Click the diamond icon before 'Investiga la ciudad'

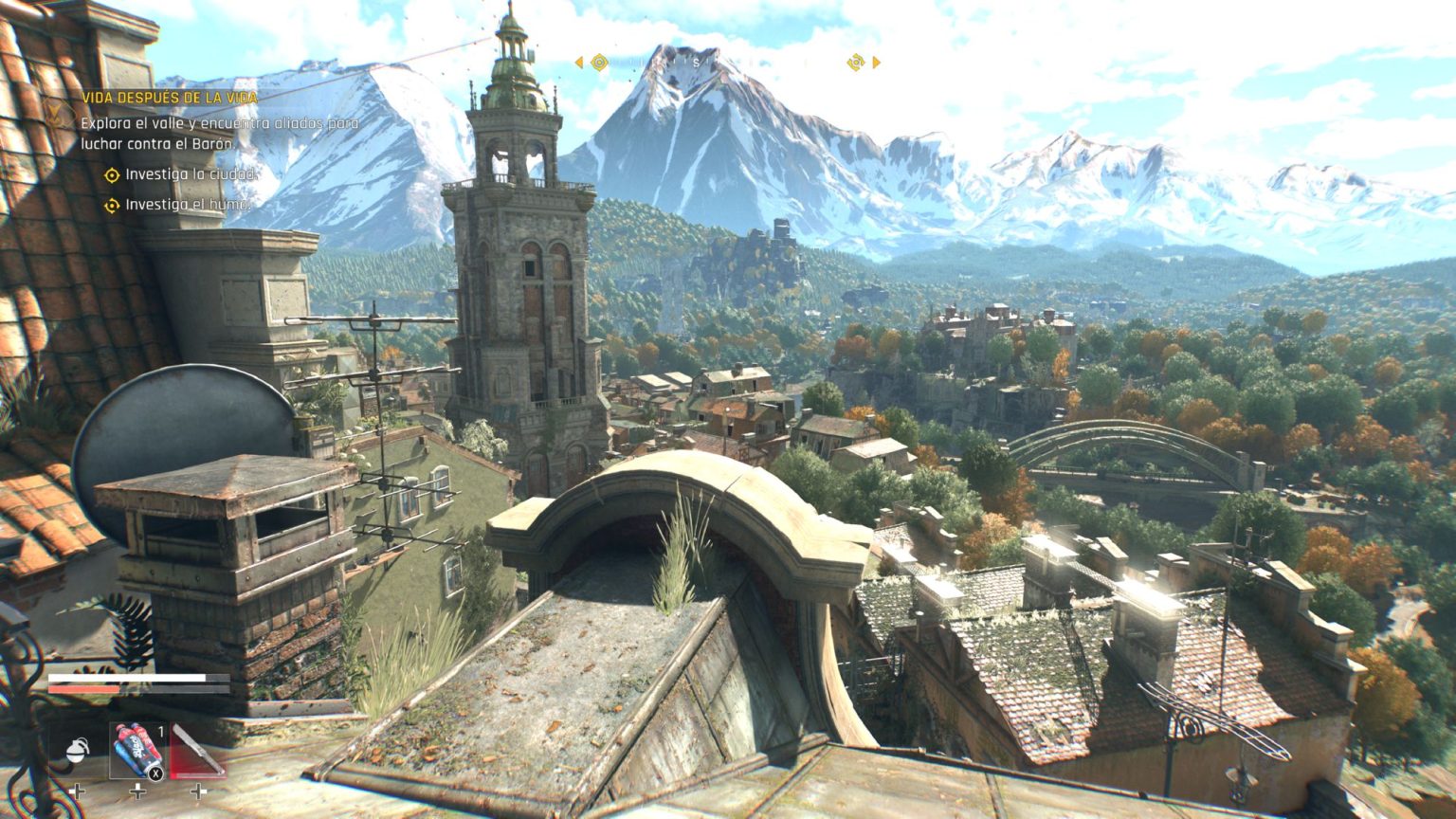tap(111, 173)
